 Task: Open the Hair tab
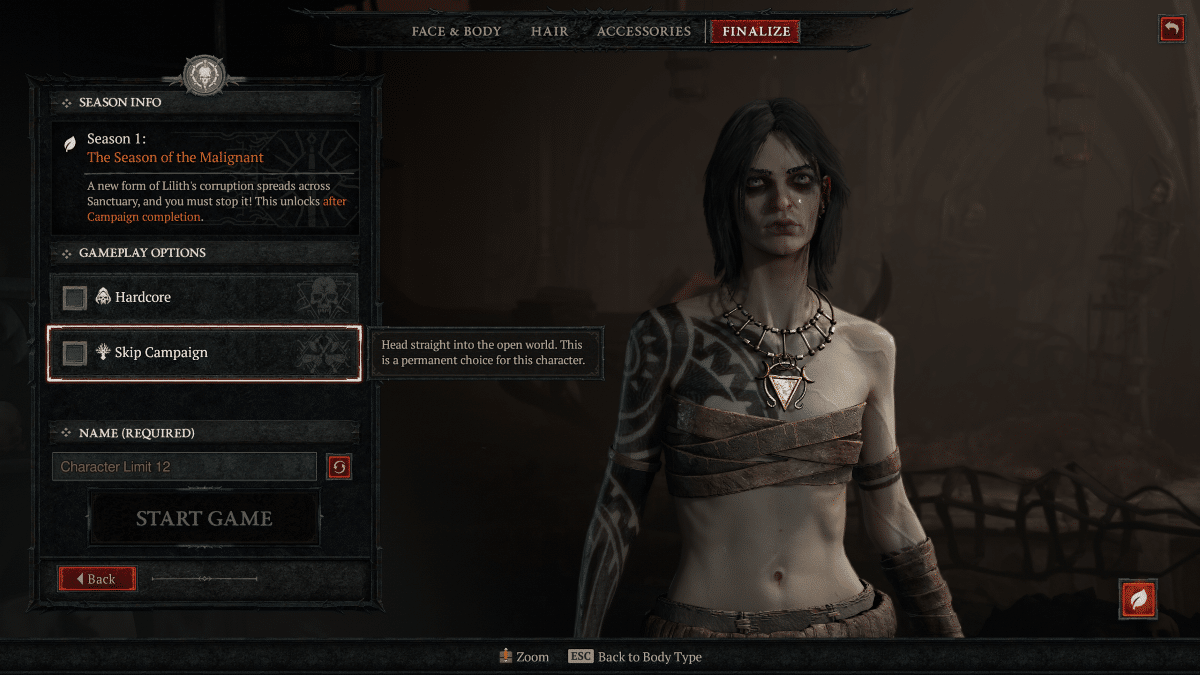coord(549,31)
